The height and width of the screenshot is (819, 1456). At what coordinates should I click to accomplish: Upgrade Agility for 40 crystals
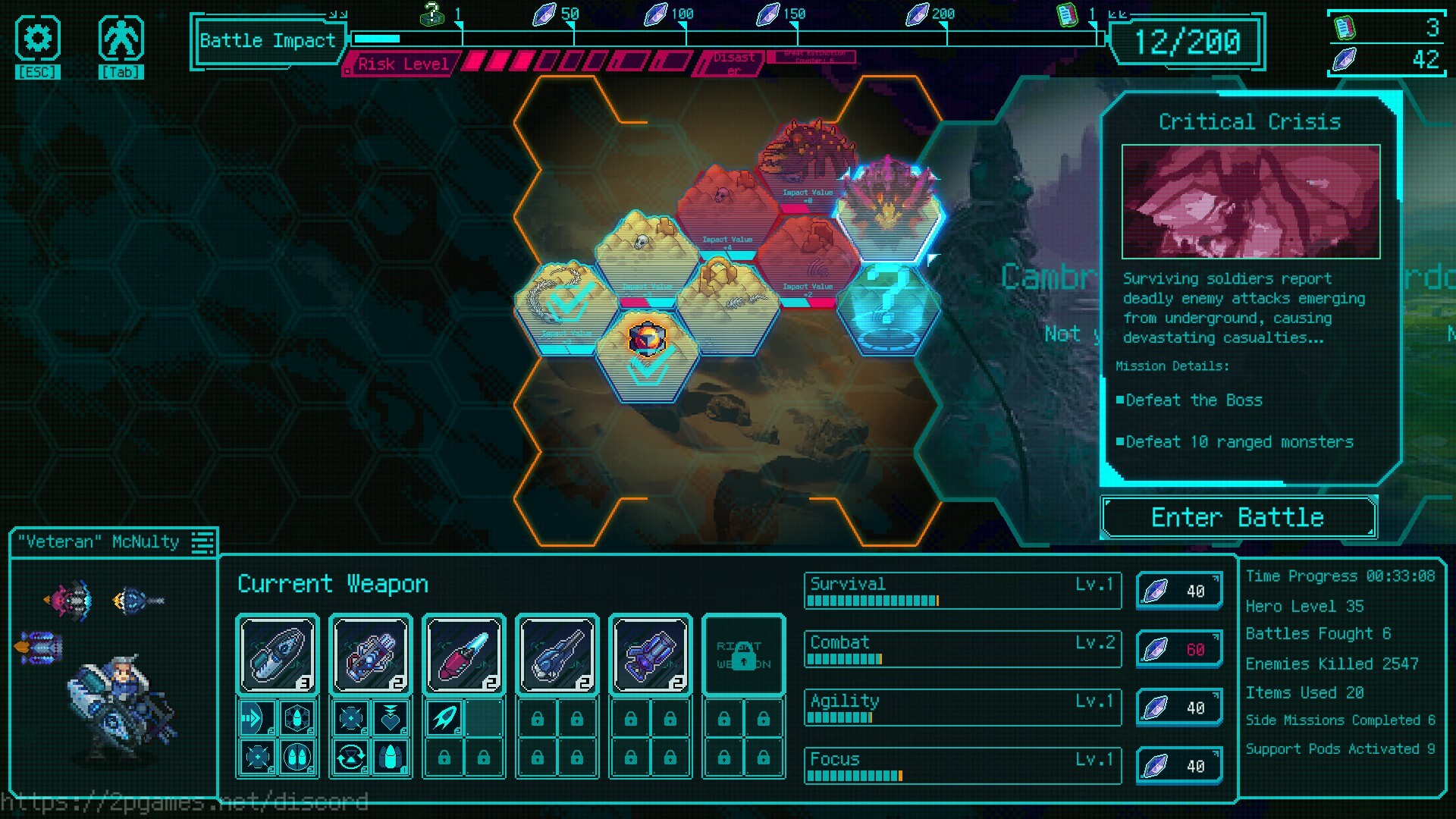[1178, 708]
